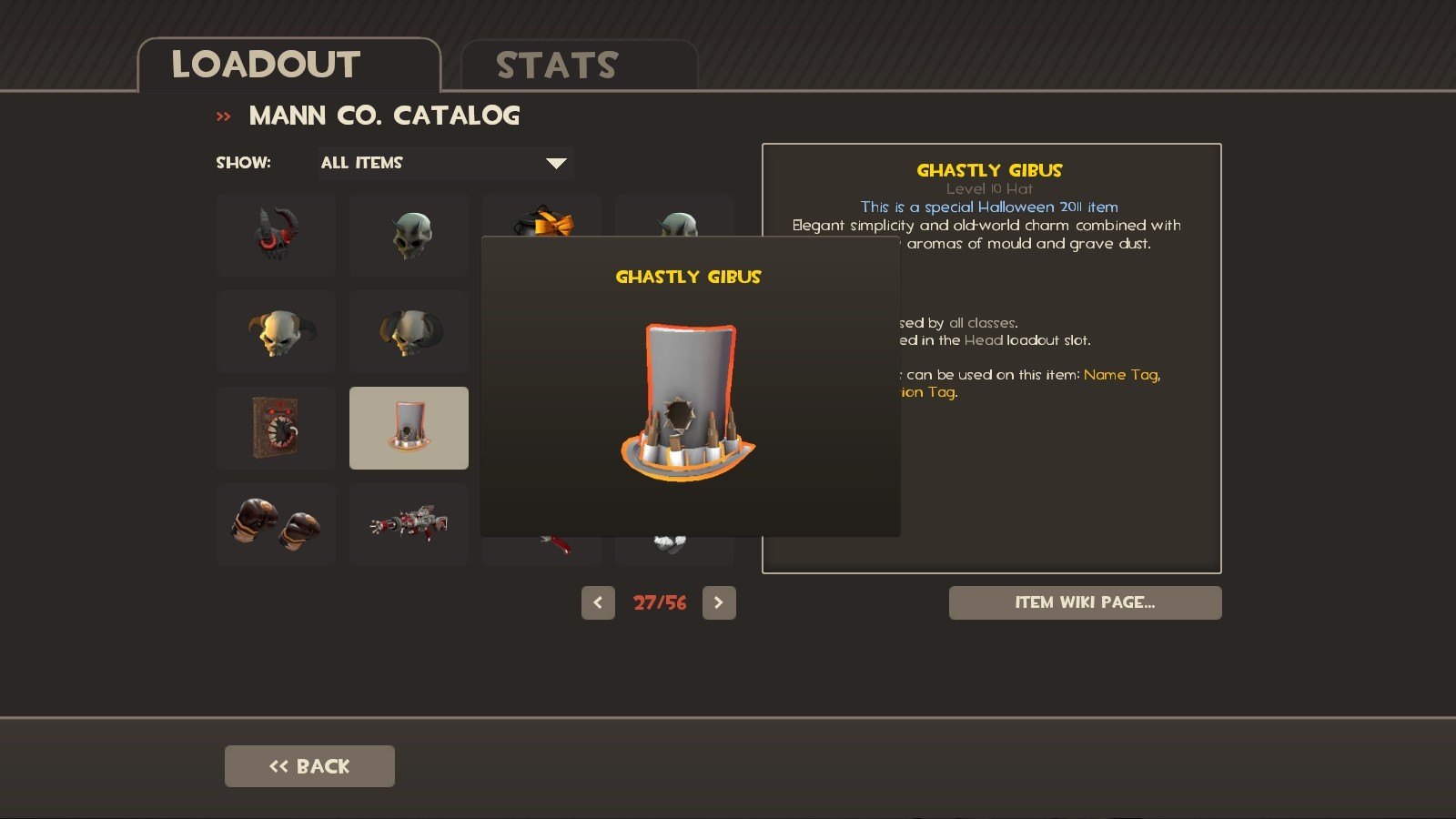Image resolution: width=1456 pixels, height=819 pixels.
Task: Select the Loadout tab
Action: click(x=288, y=66)
